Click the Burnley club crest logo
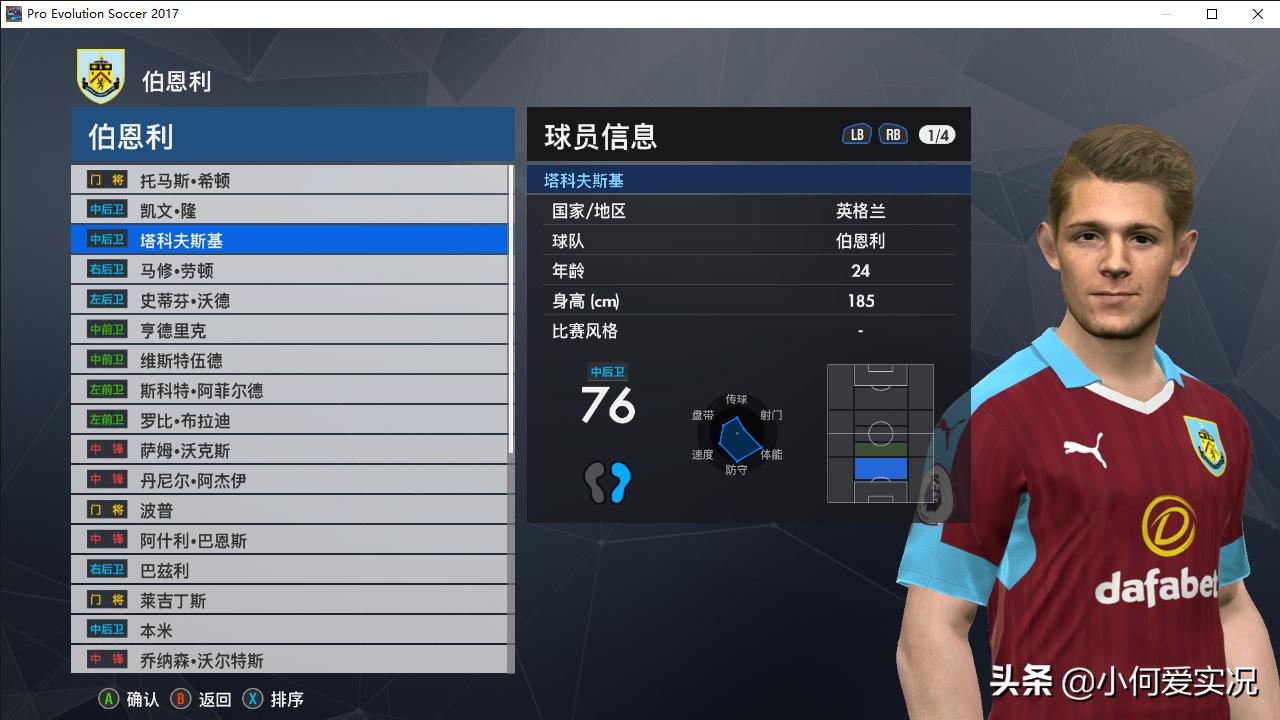The height and width of the screenshot is (720, 1280). pos(98,75)
